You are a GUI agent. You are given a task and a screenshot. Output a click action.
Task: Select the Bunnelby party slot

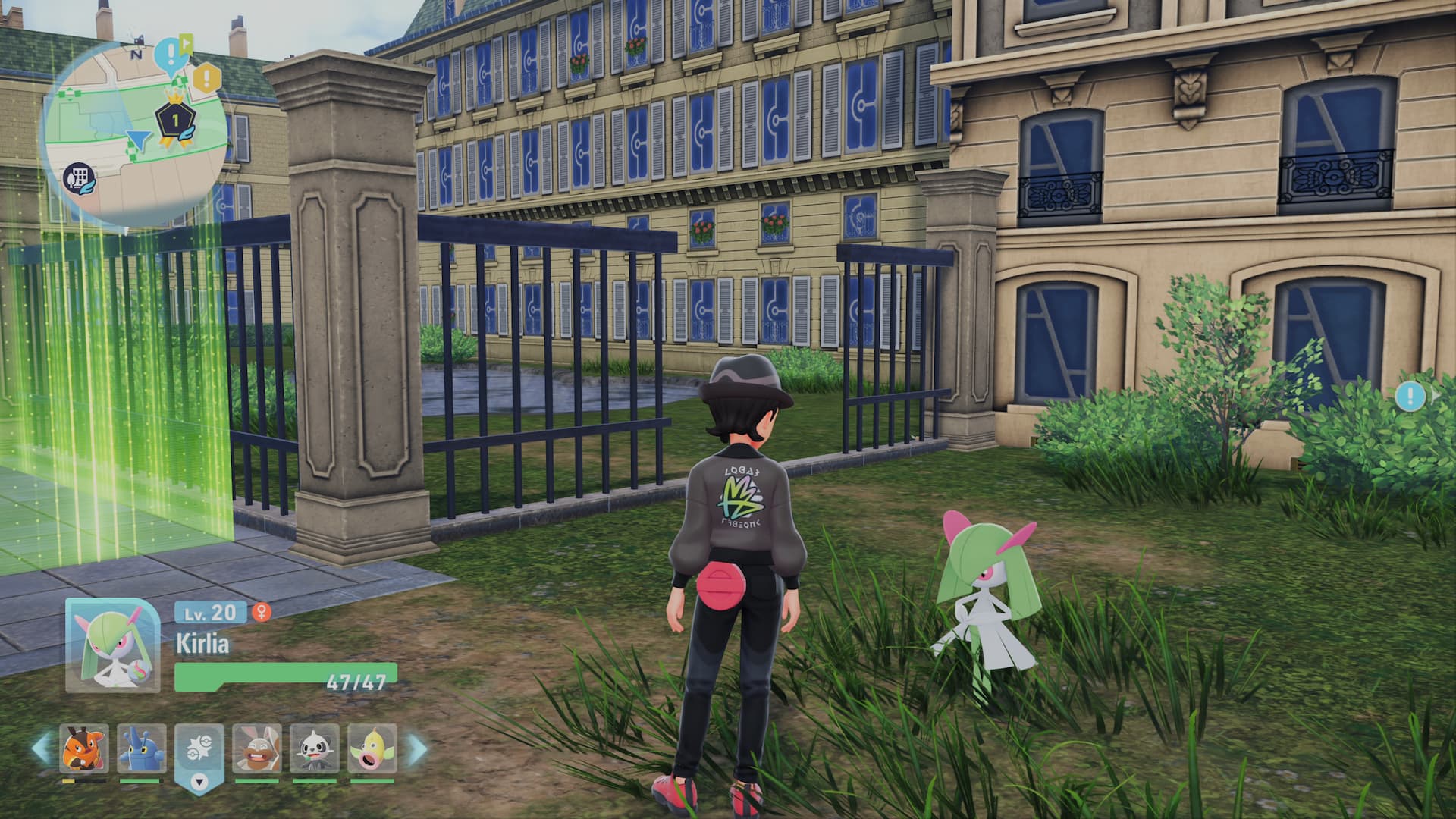(256, 748)
